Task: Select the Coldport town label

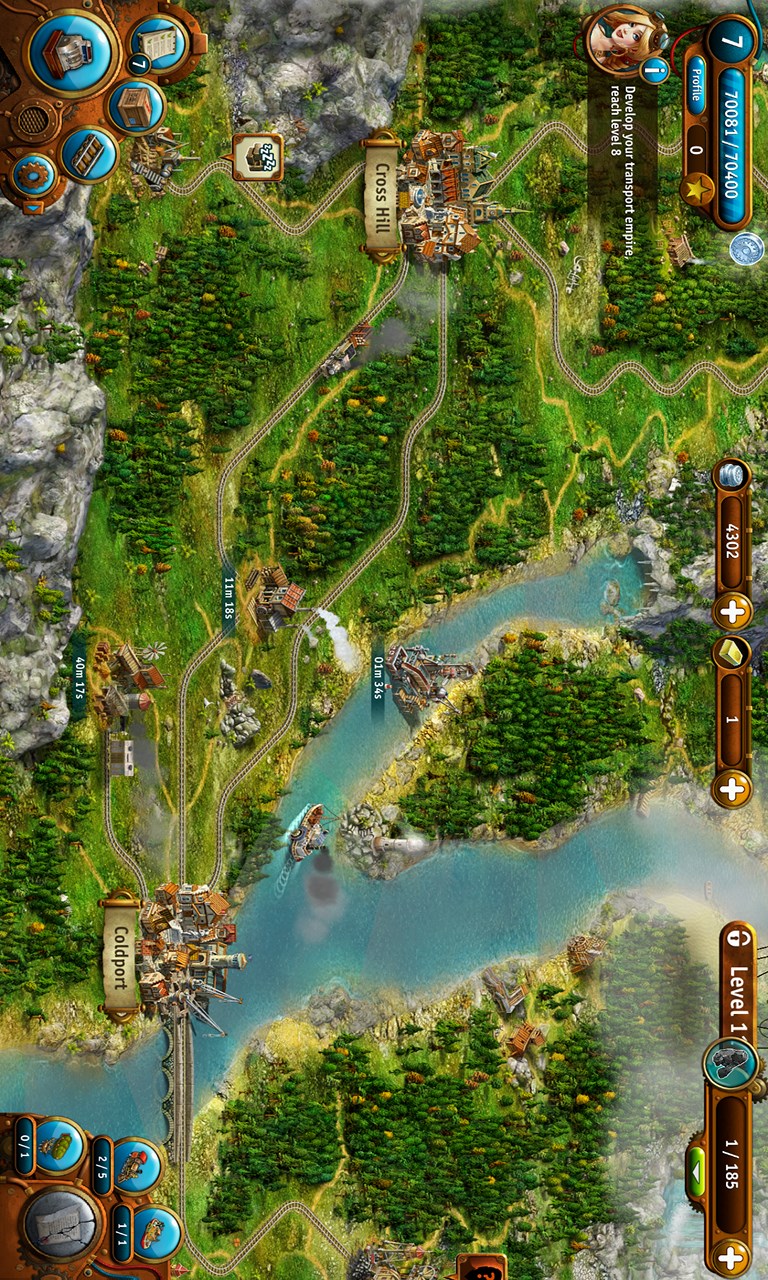Action: [x=120, y=955]
